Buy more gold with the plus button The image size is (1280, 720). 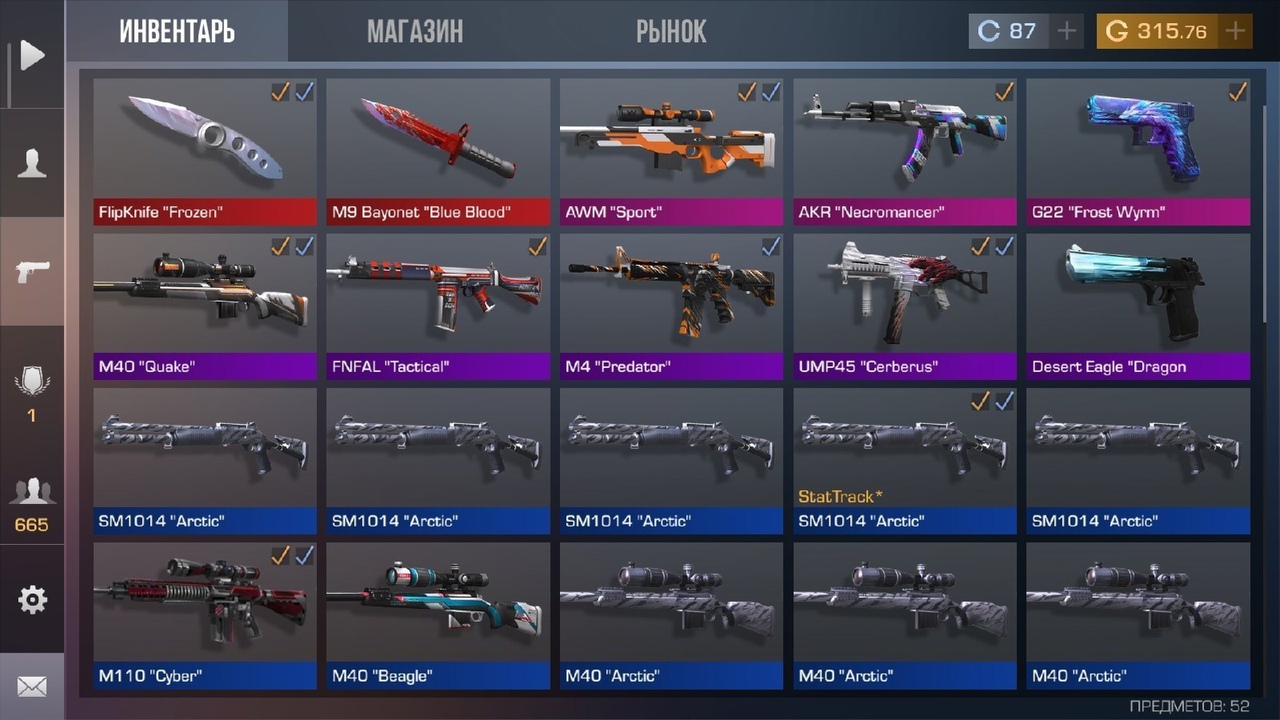pos(1236,31)
